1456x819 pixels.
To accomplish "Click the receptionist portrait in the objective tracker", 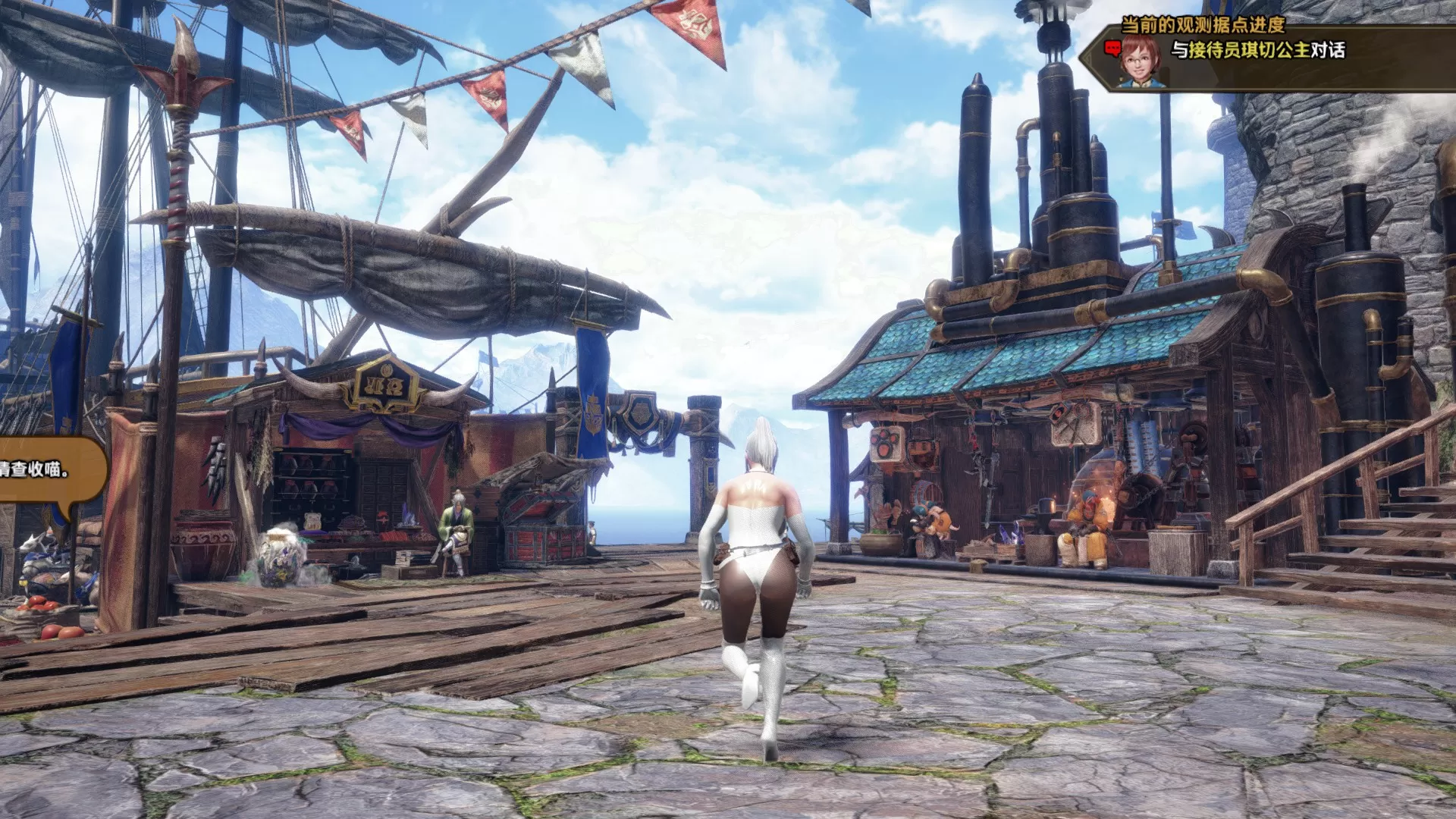I will [1144, 52].
